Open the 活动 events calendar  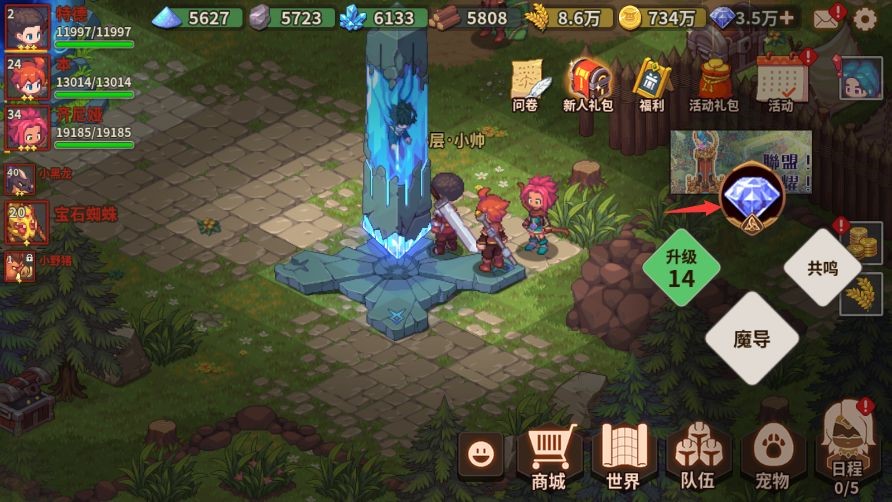pos(780,82)
